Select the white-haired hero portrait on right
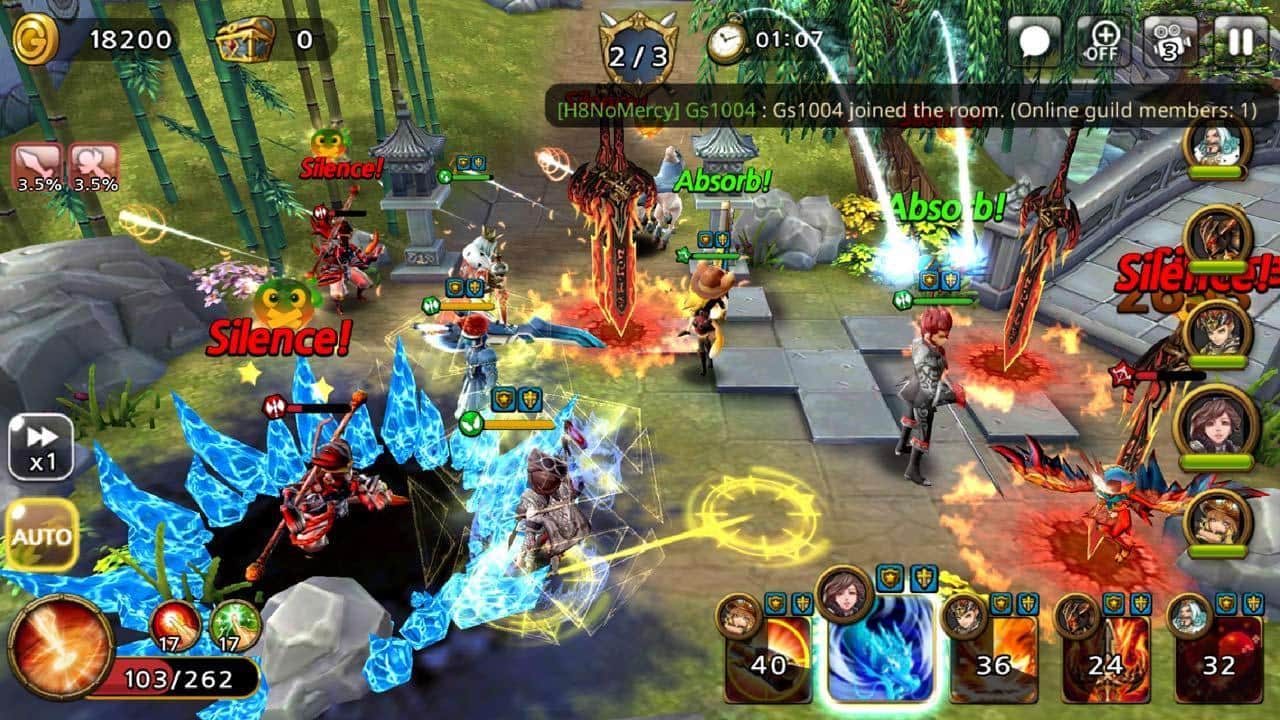1280x720 pixels. coord(1217,148)
